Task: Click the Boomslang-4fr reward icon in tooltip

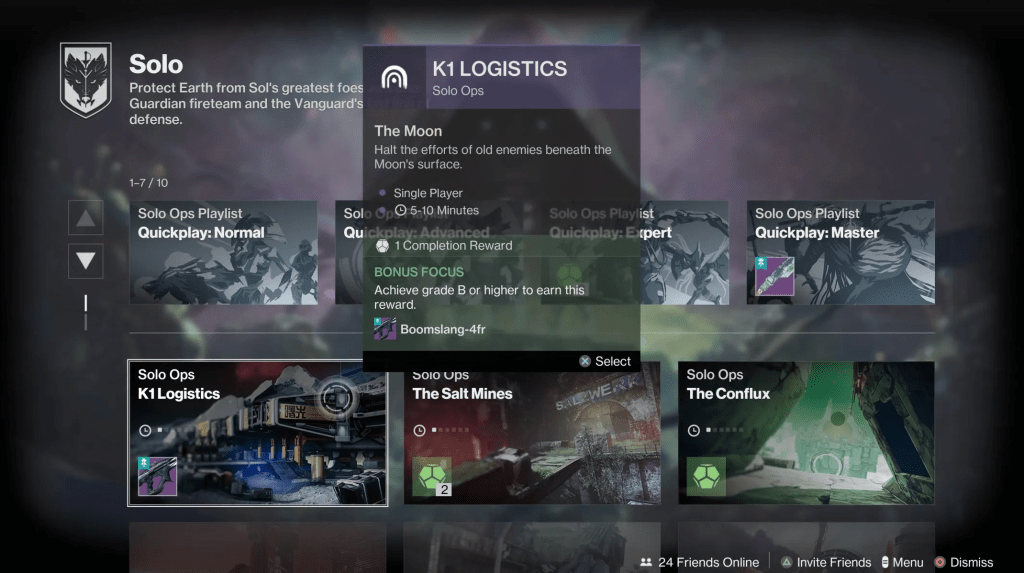Action: pyautogui.click(x=385, y=329)
